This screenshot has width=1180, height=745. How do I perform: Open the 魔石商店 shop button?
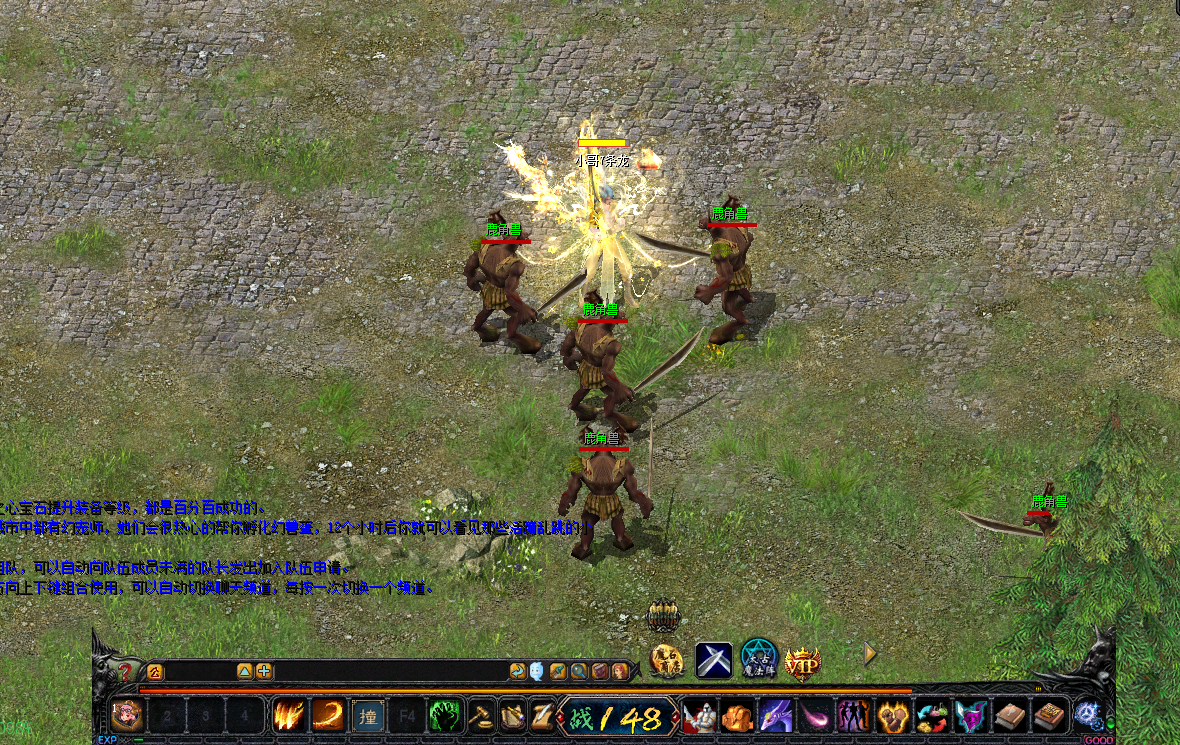tap(668, 659)
